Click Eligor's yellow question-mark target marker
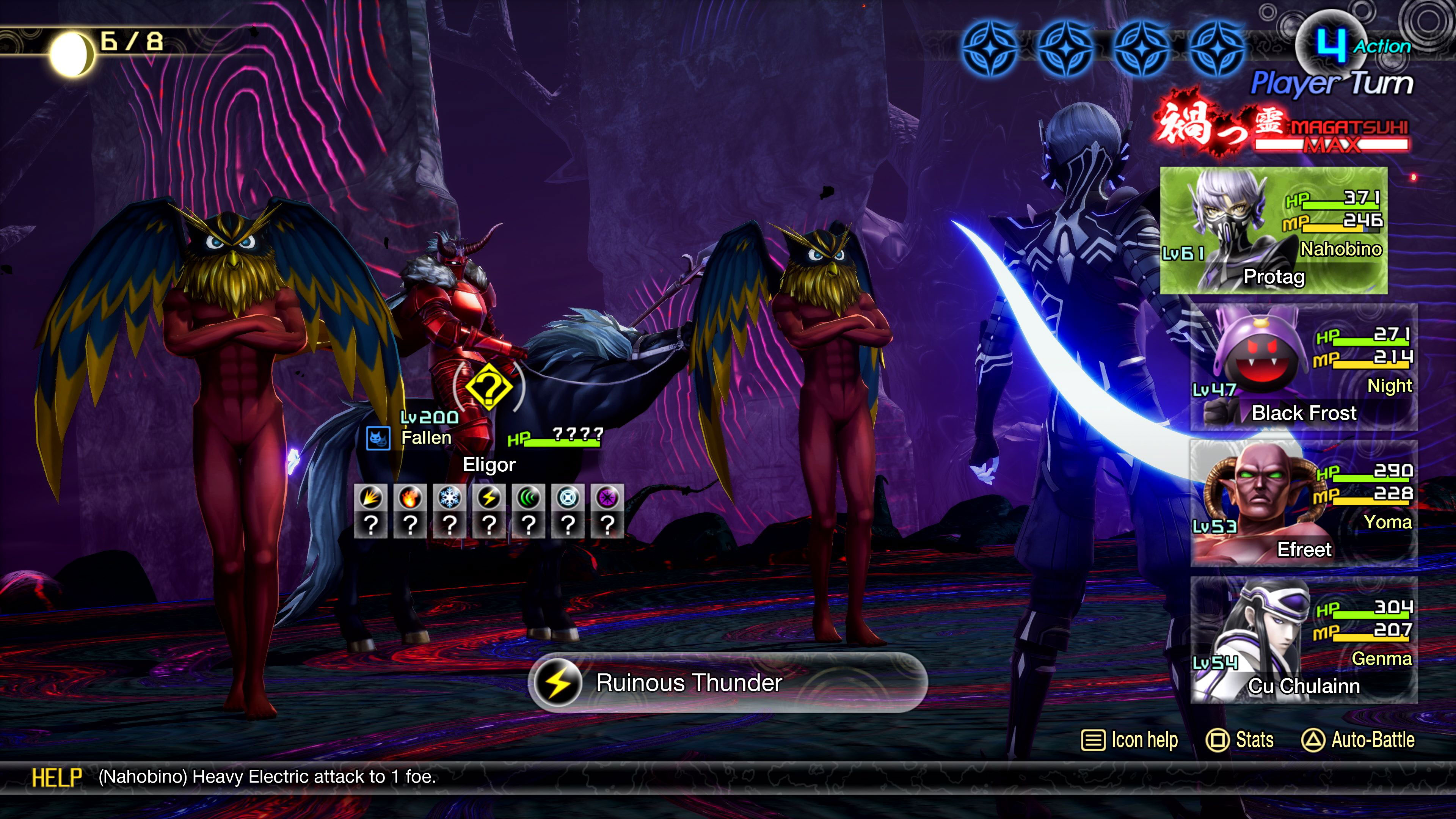This screenshot has width=1456, height=819. point(489,387)
